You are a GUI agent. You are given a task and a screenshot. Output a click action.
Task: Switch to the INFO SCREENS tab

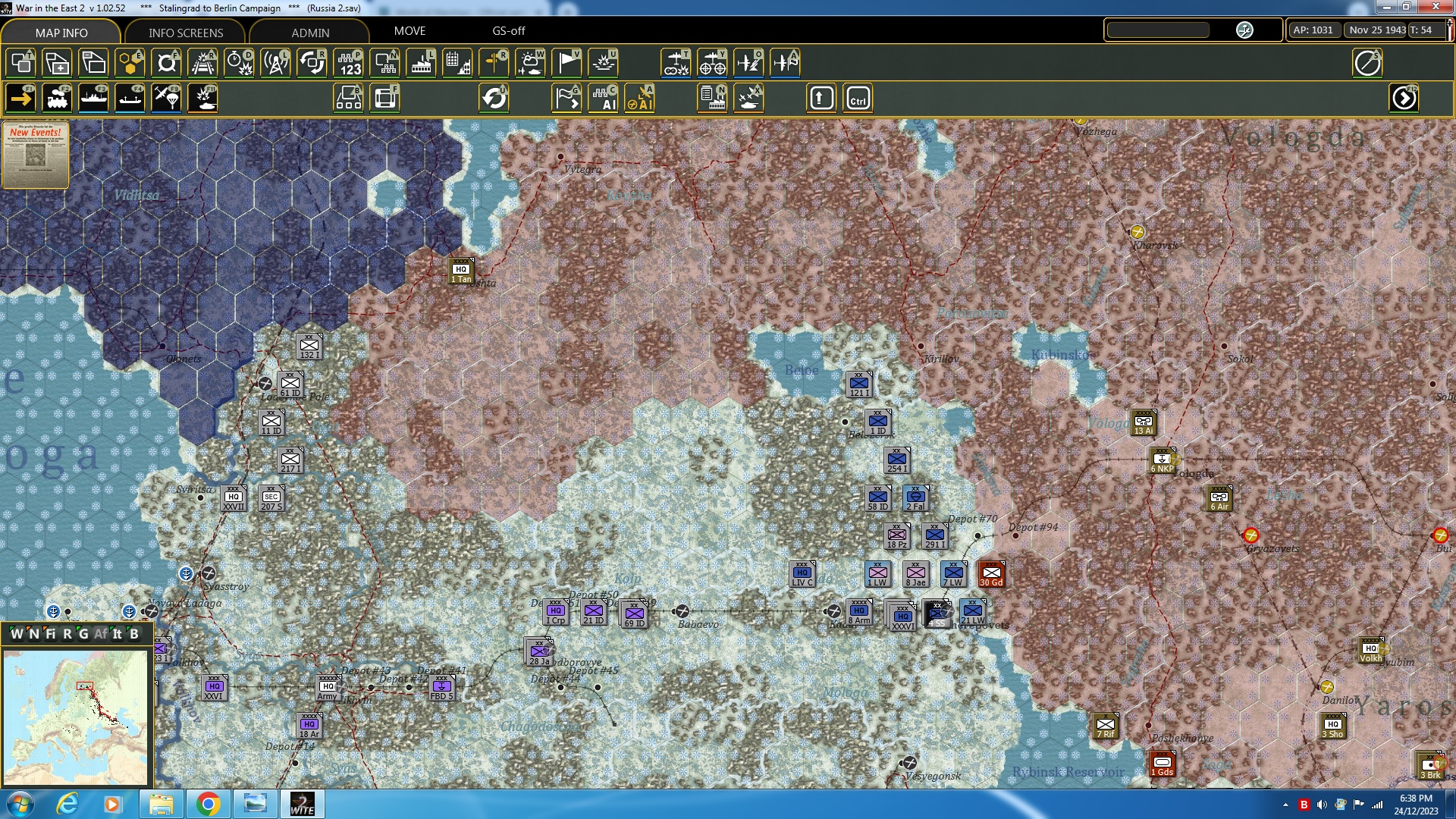point(184,33)
